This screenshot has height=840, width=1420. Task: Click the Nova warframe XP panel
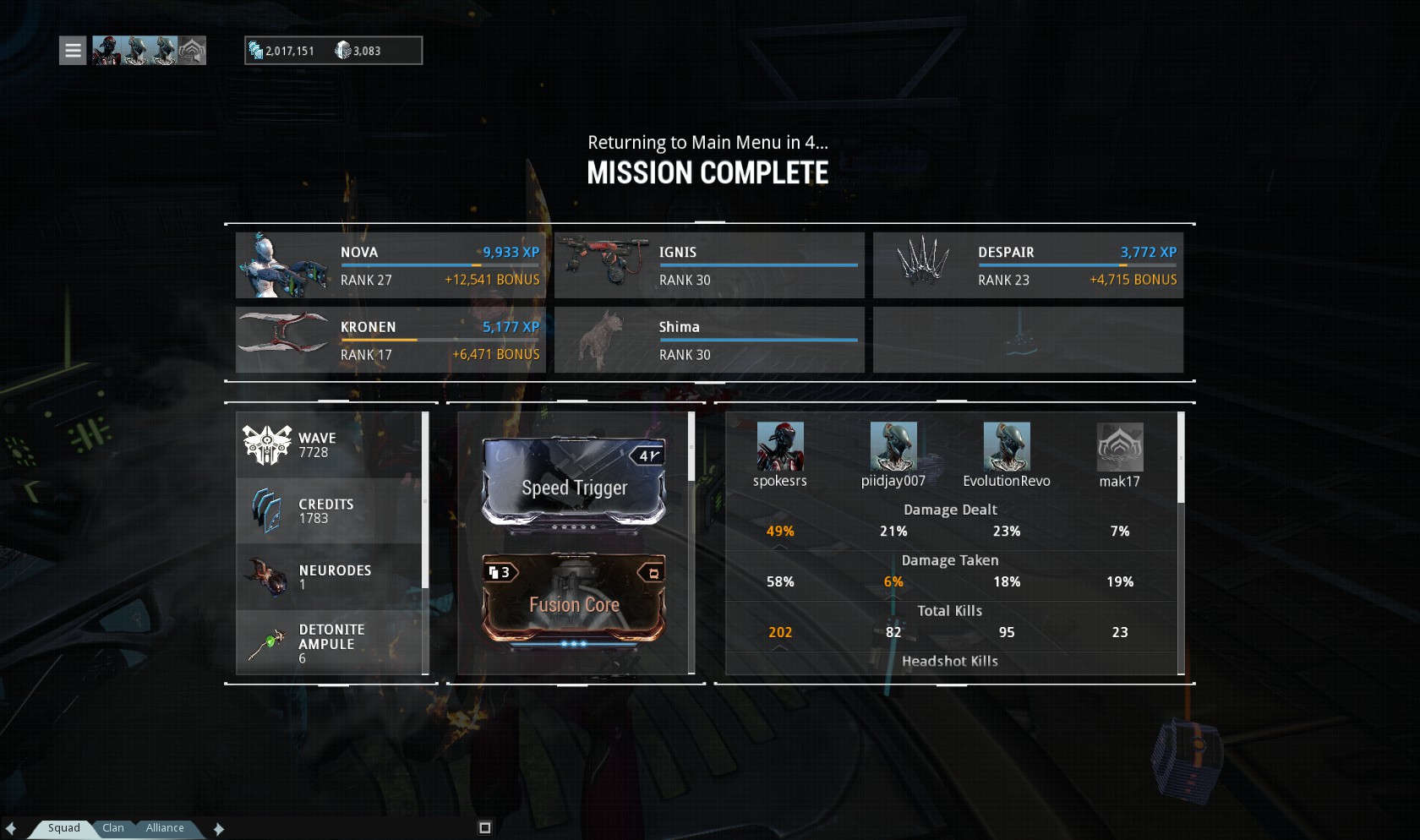click(390, 265)
